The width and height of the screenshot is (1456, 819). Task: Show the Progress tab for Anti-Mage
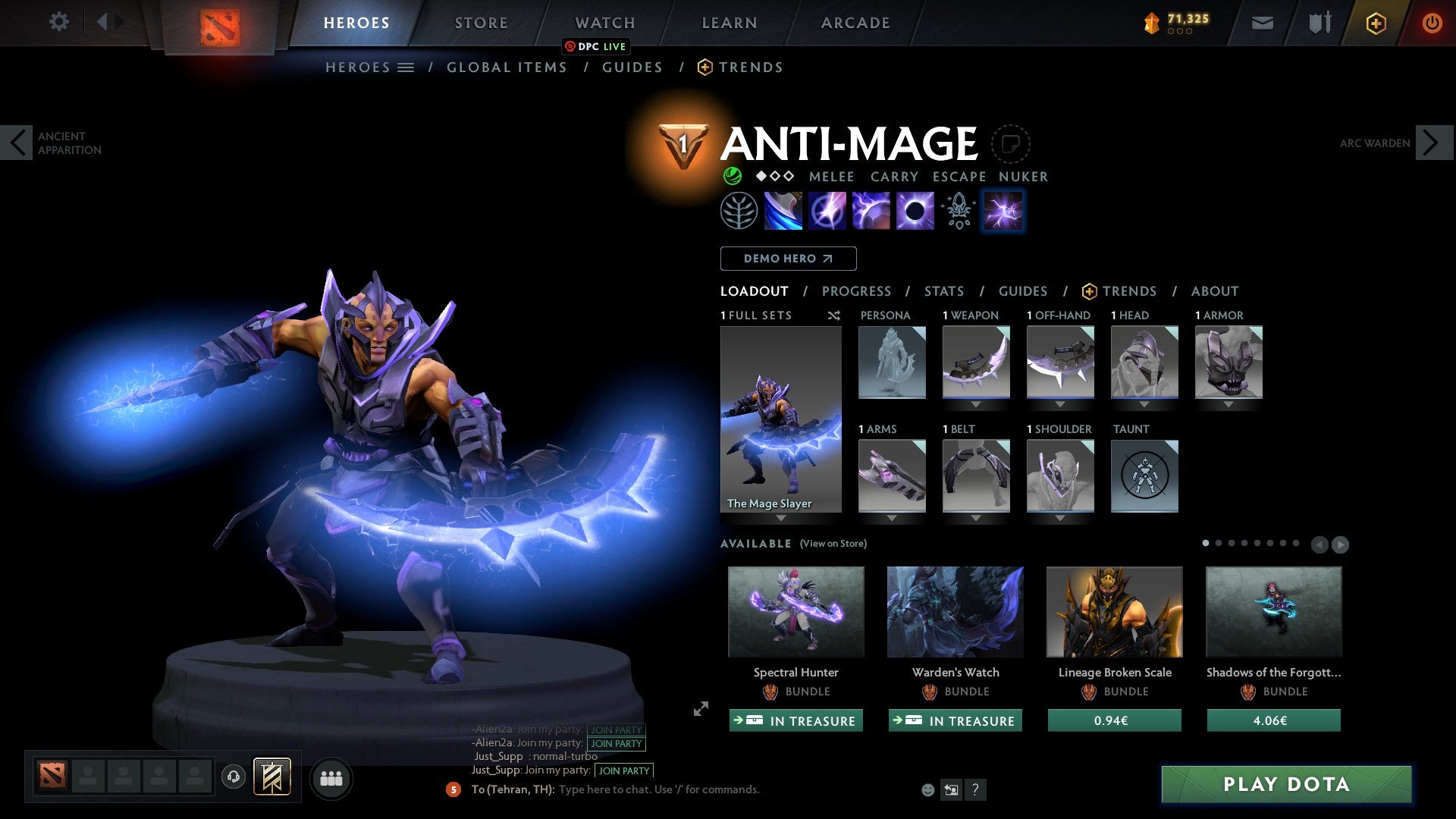click(856, 291)
